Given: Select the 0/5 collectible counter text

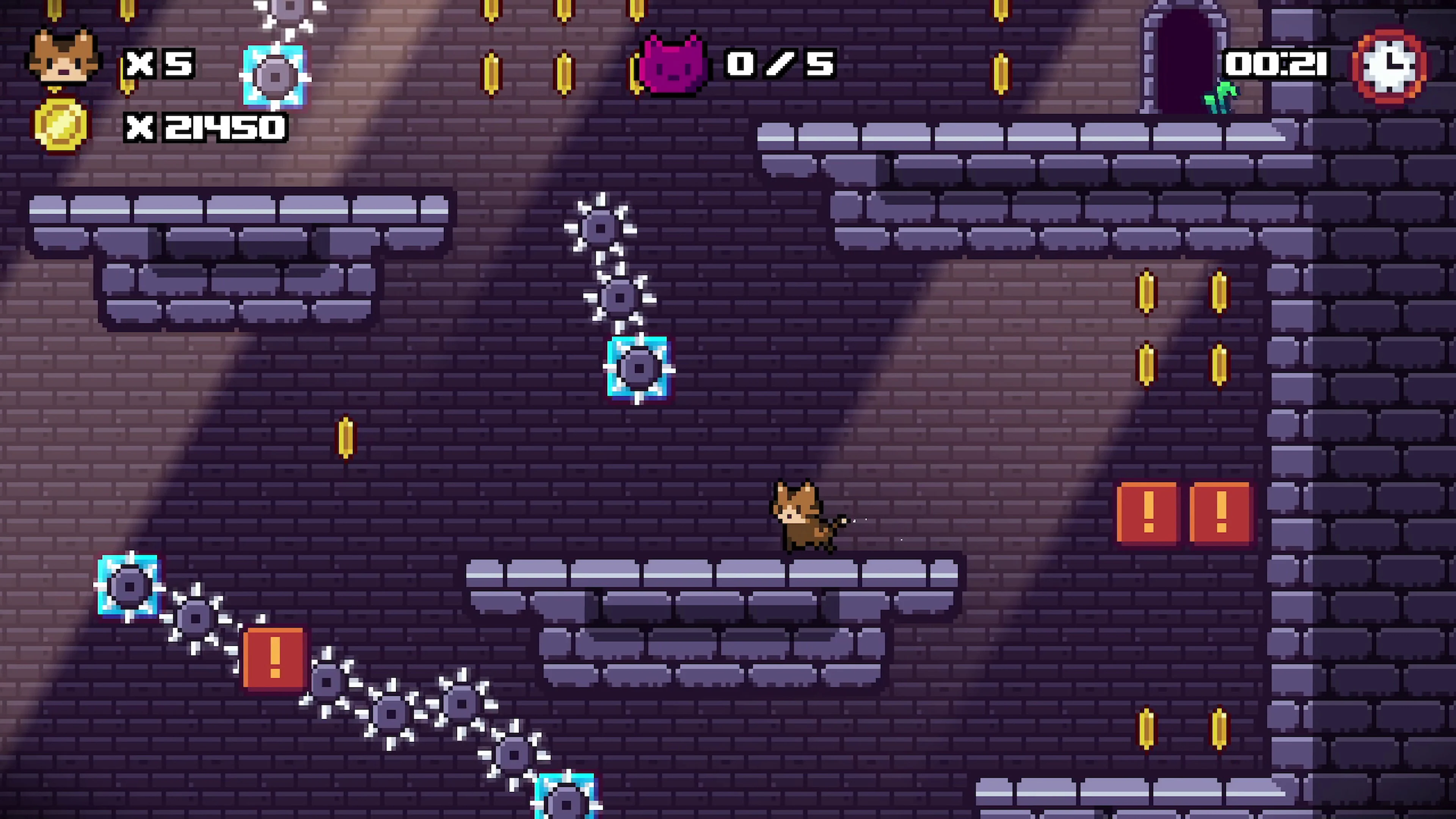Looking at the screenshot, I should pos(779,64).
